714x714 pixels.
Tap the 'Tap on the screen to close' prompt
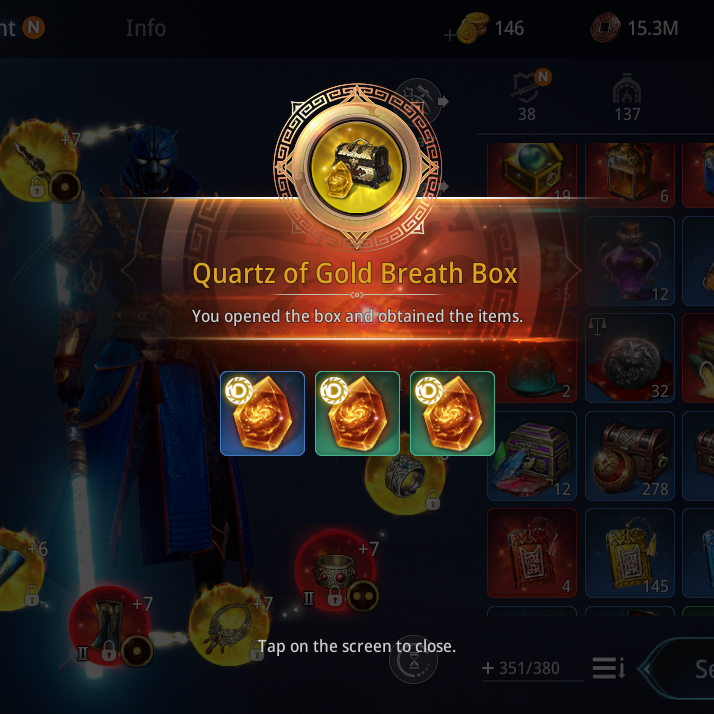click(357, 646)
